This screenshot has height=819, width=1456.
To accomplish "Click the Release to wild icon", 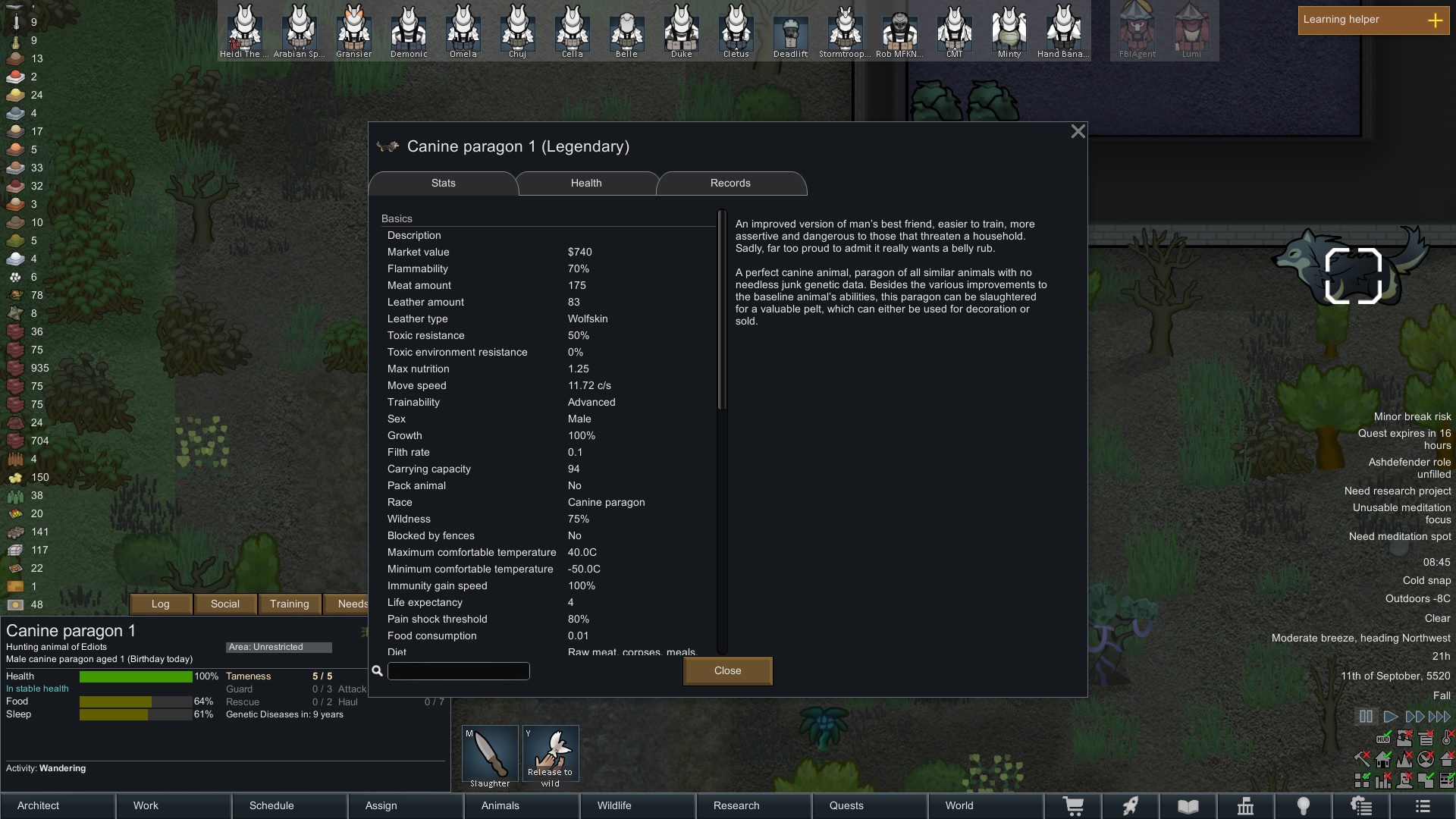I will point(551,753).
